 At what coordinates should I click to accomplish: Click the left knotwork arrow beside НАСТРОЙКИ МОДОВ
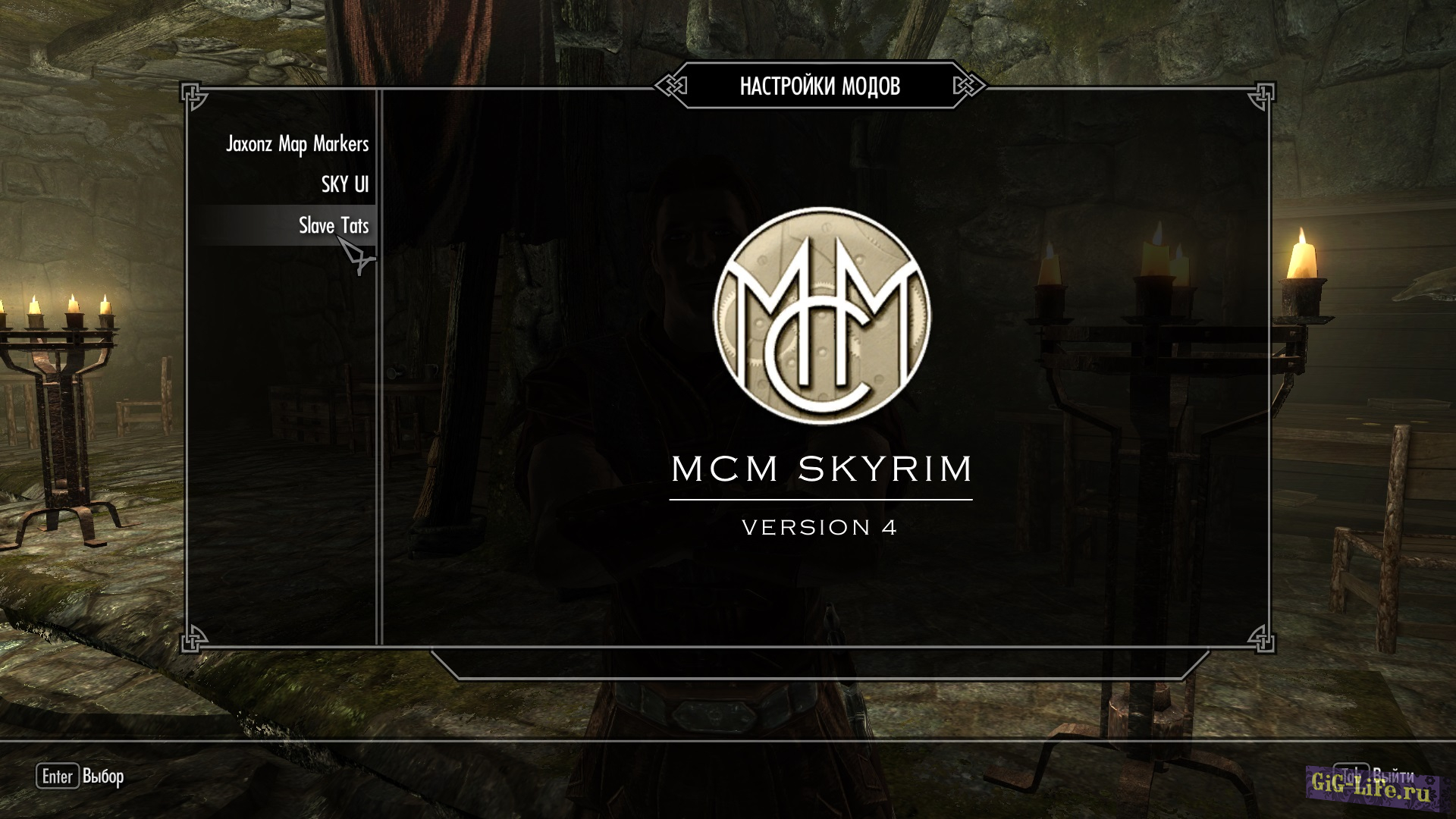[670, 85]
